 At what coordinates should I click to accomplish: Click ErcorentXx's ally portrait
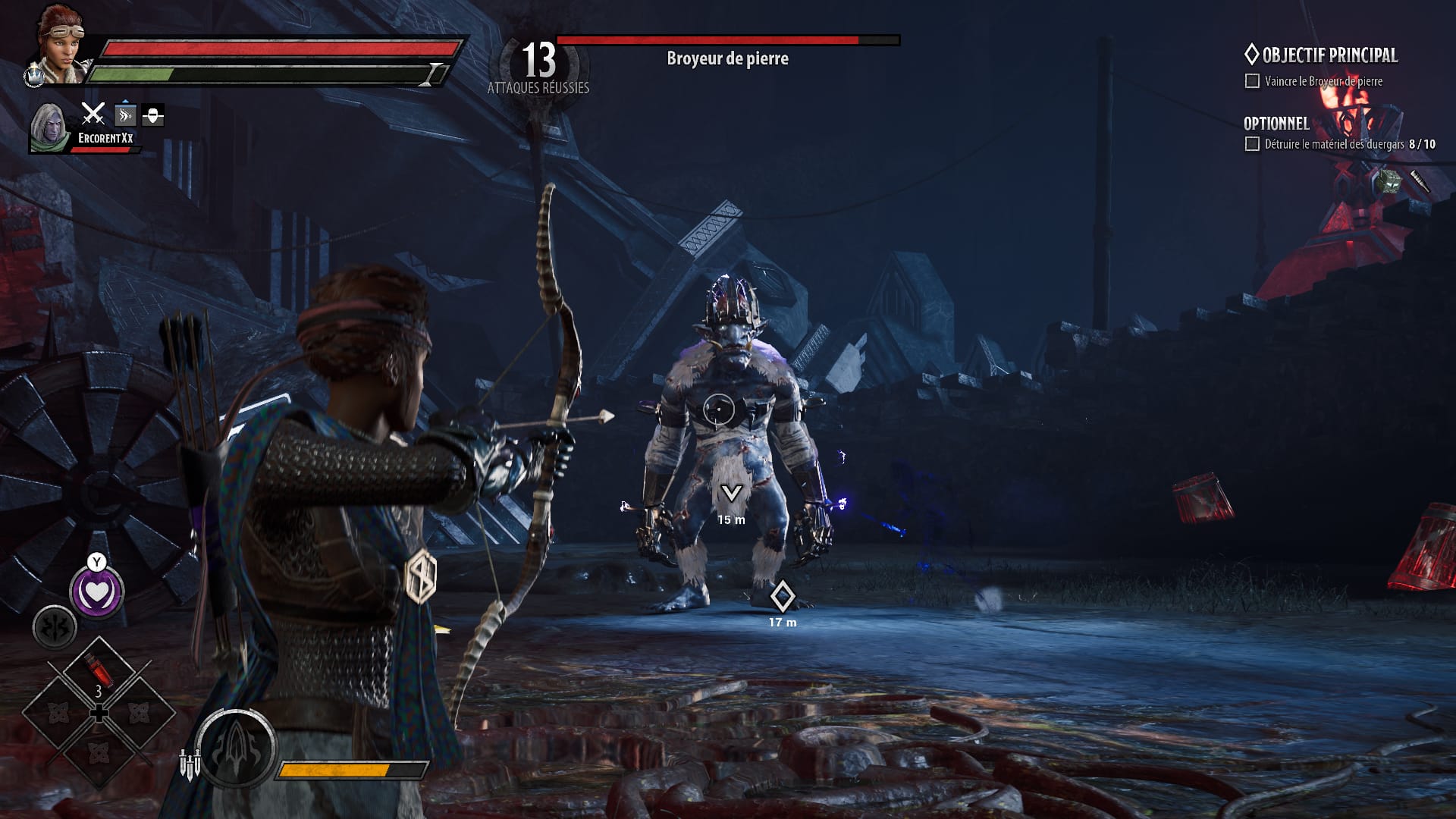coord(49,127)
